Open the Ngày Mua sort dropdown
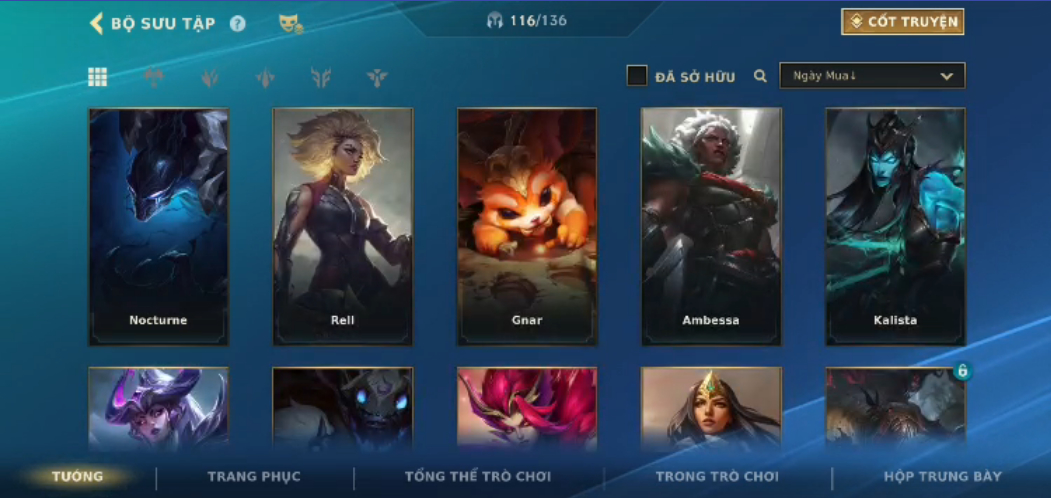Screen dimensions: 1051x498 (872, 76)
